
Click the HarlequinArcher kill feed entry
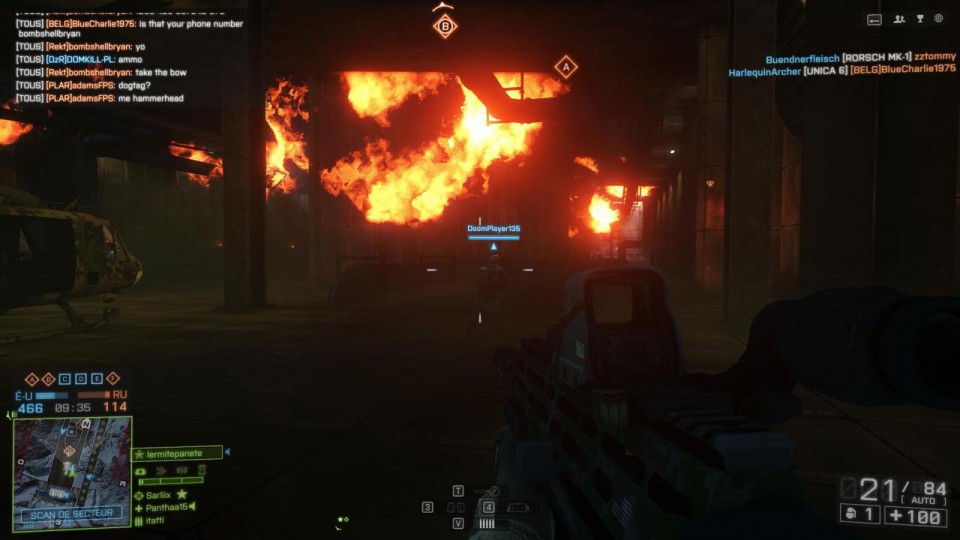coord(842,70)
